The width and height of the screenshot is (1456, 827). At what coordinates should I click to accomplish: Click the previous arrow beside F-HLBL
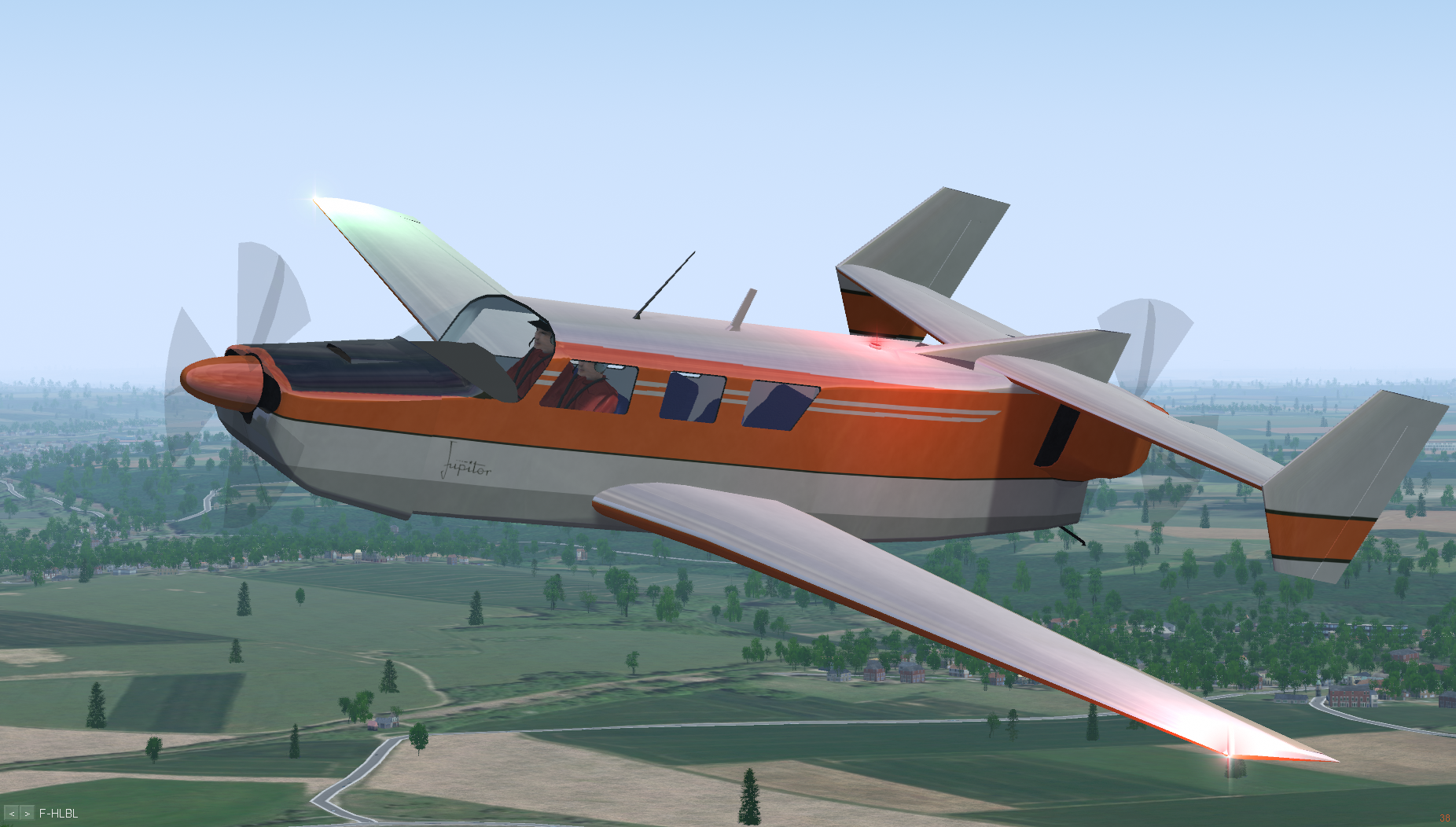(12, 814)
